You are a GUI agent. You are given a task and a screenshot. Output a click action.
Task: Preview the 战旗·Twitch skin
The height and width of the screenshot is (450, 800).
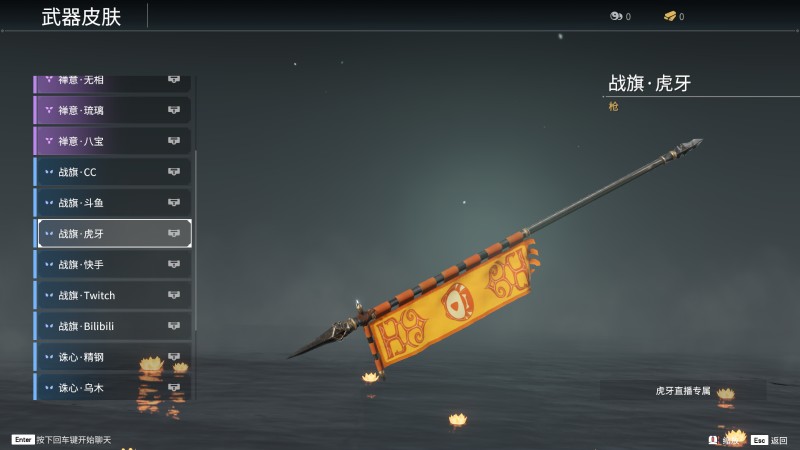point(112,296)
